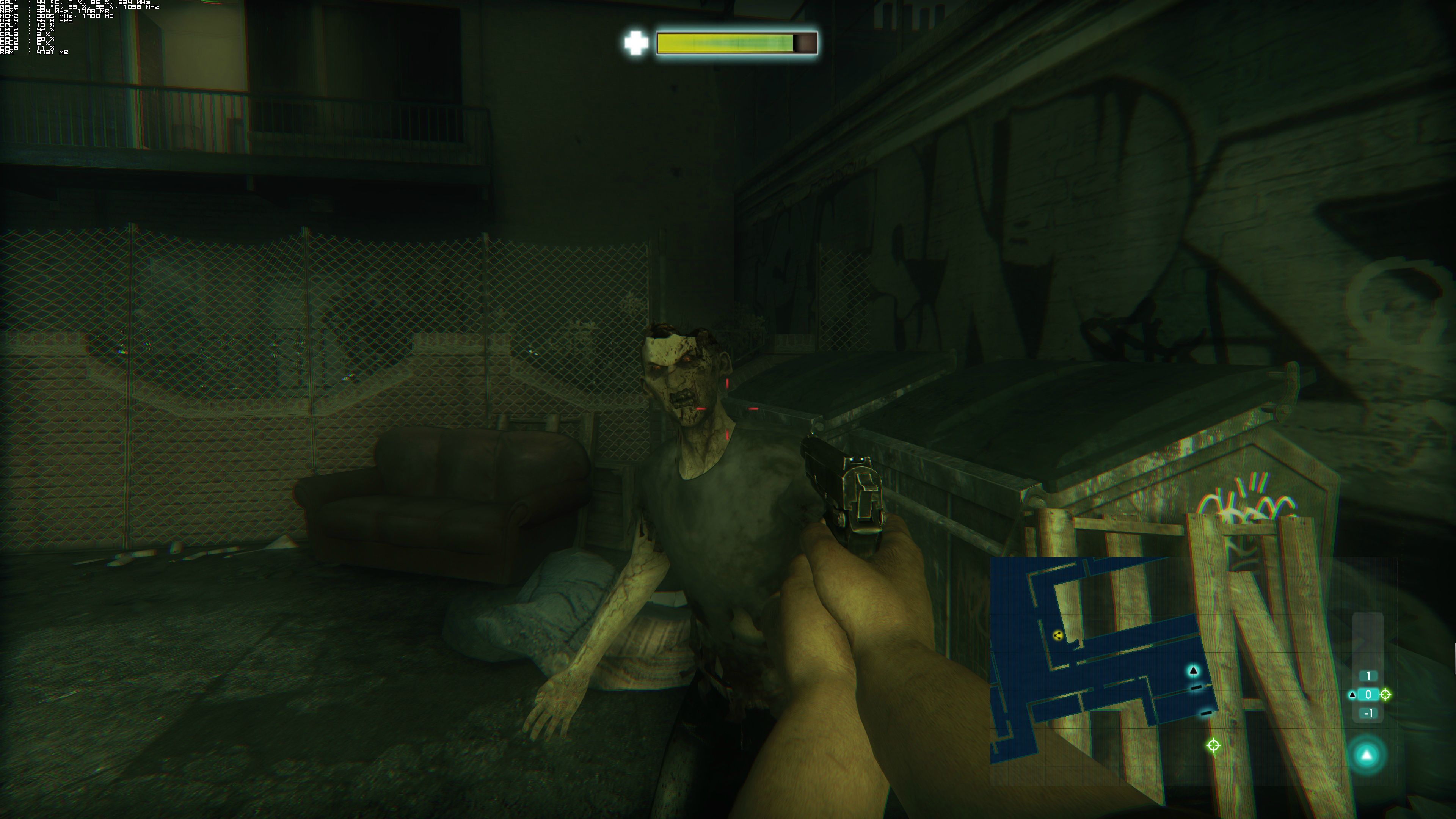Select floor level 1 in the elevation selector
Screen dimensions: 1456x819
pyautogui.click(x=1368, y=676)
